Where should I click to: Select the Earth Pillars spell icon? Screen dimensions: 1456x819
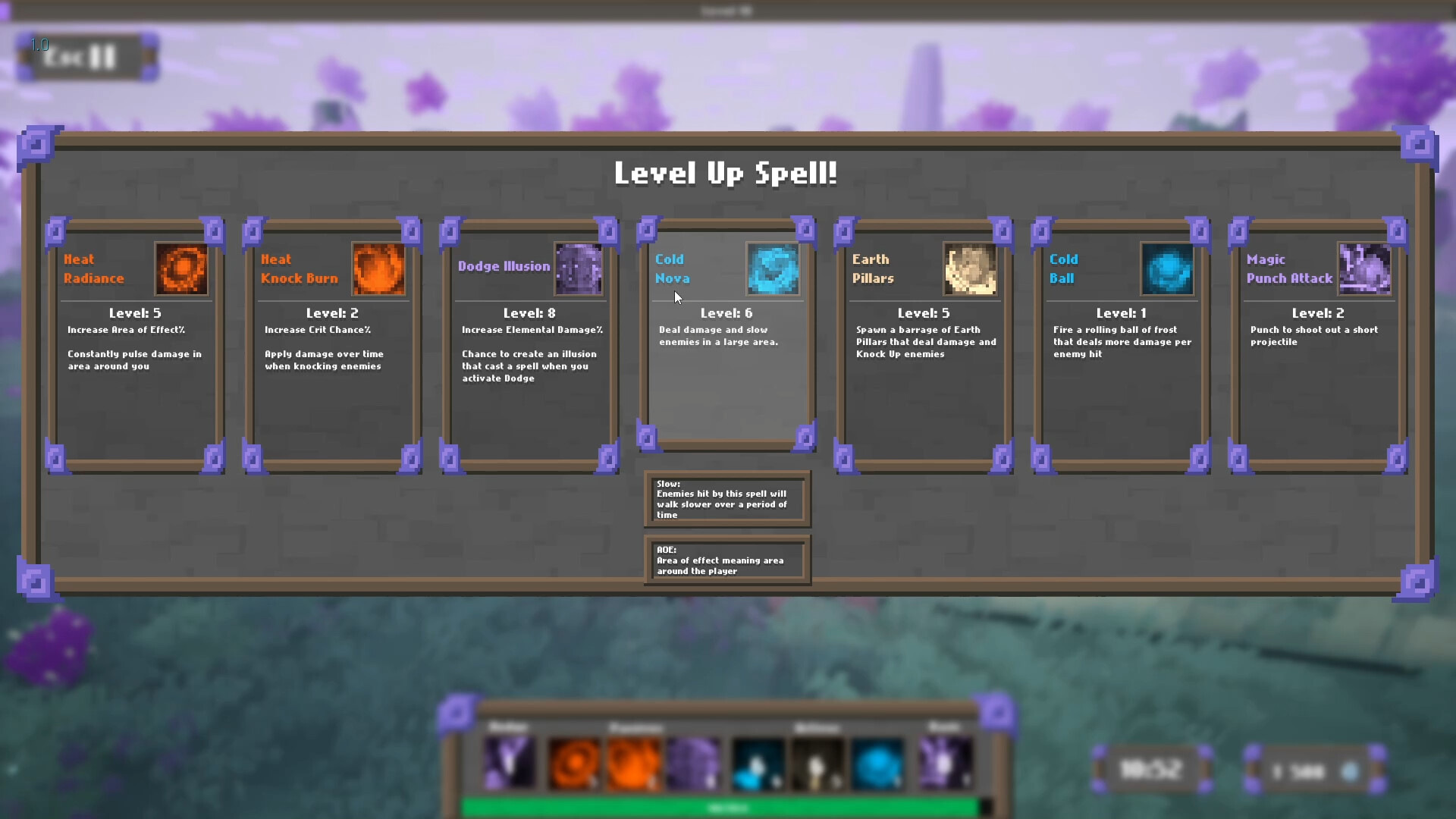(x=971, y=269)
